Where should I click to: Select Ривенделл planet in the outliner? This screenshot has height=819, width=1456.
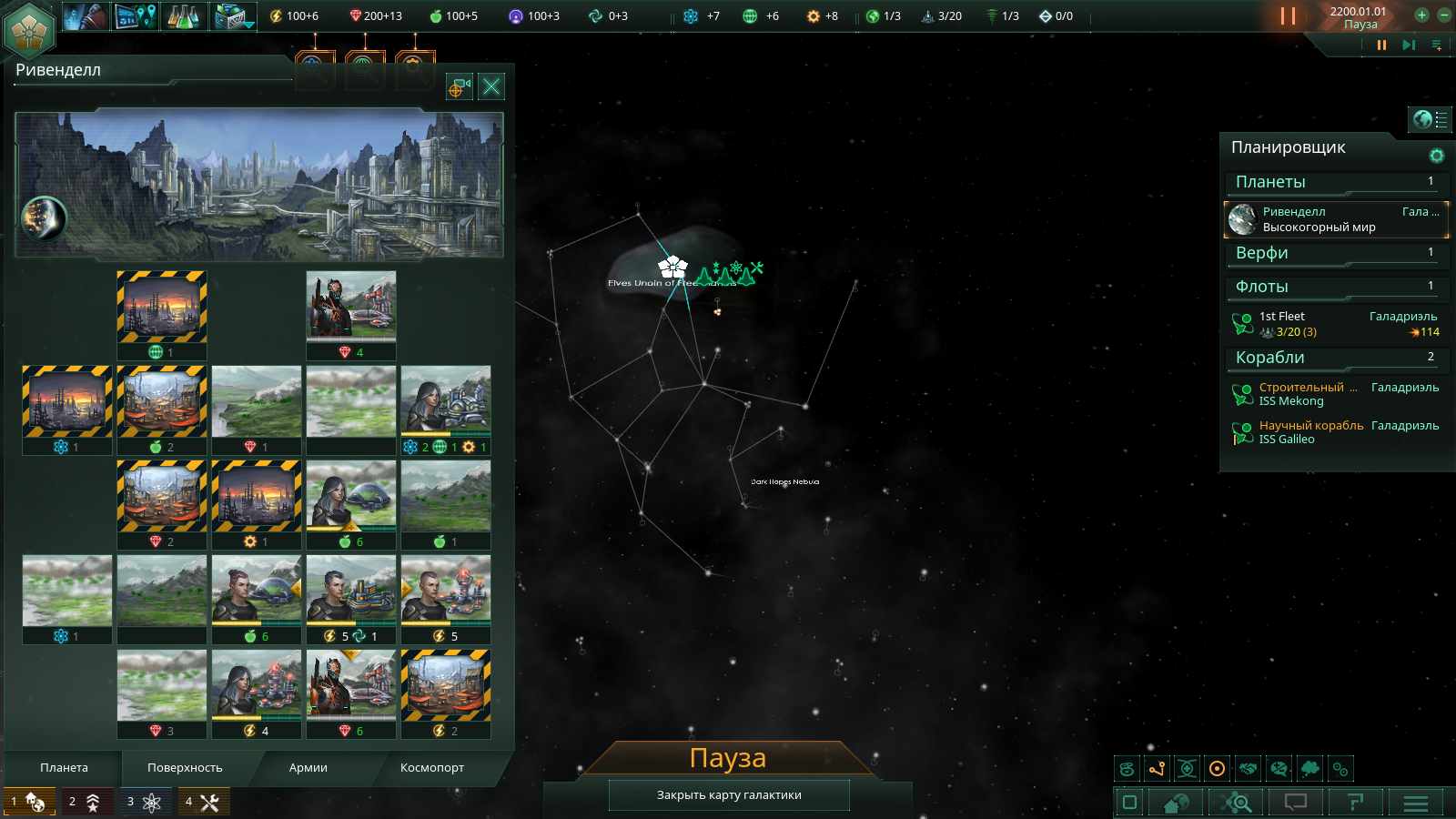pyautogui.click(x=1335, y=219)
